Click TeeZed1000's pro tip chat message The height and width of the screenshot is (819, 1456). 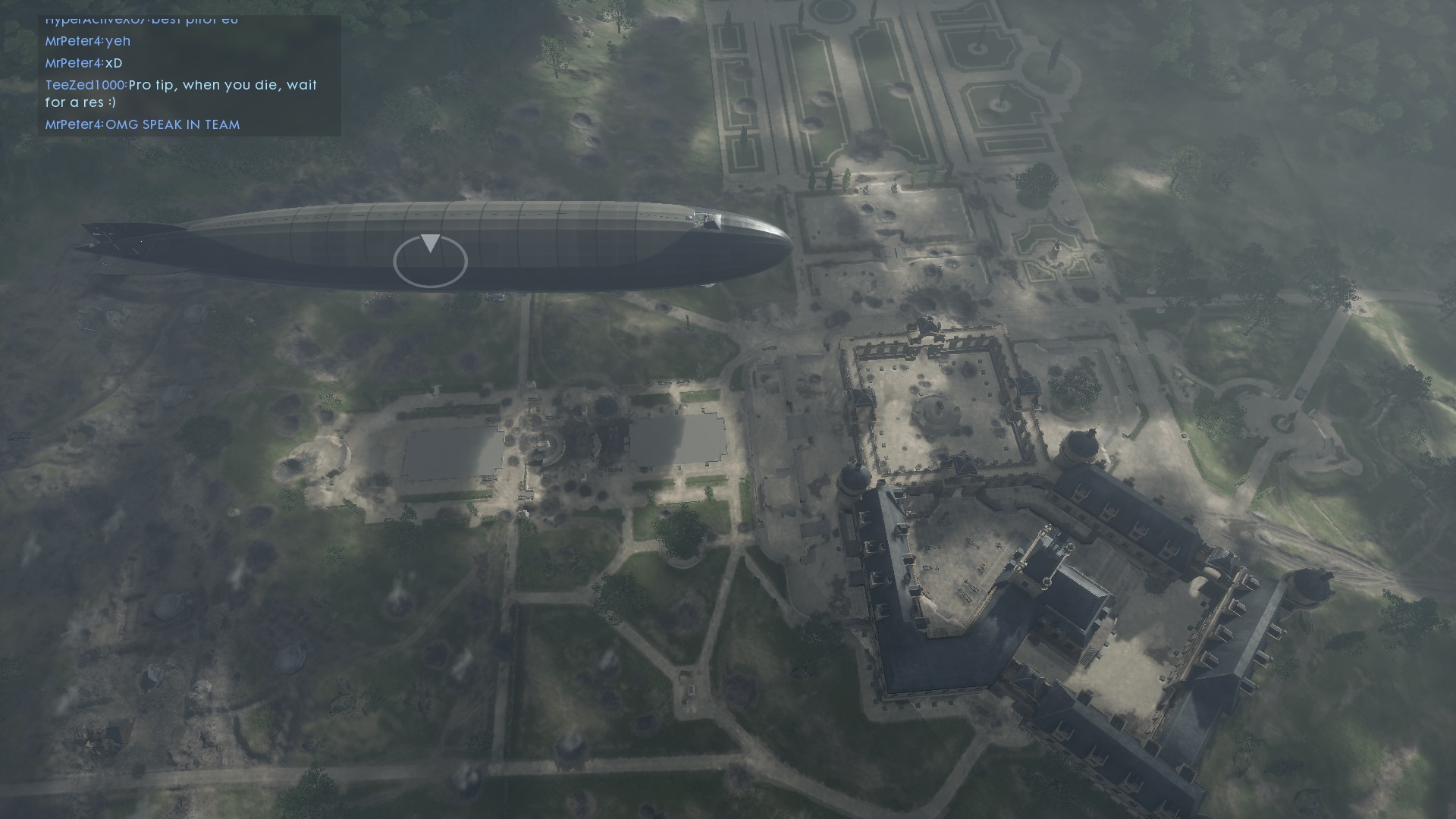[181, 93]
